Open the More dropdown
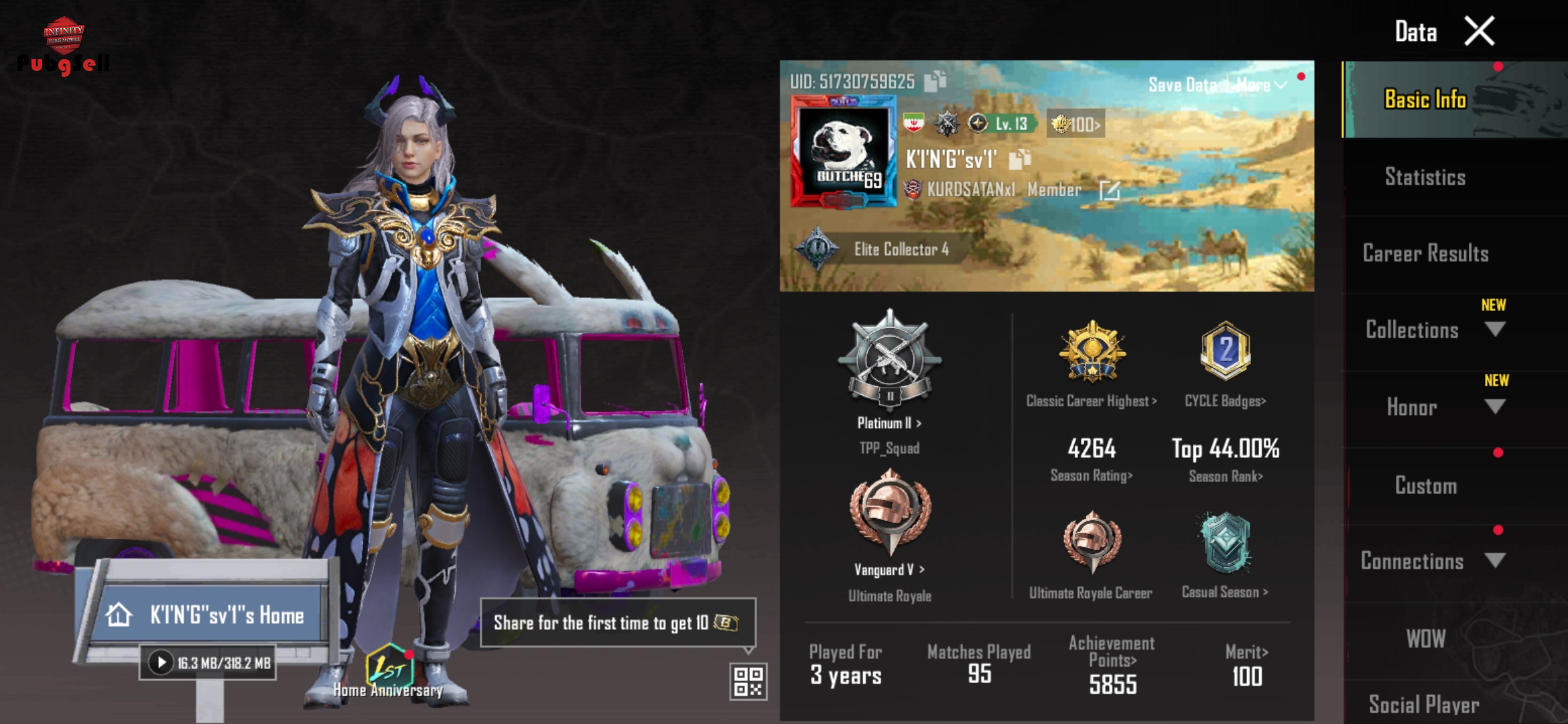Screen dimensions: 1568x724 1261,85
